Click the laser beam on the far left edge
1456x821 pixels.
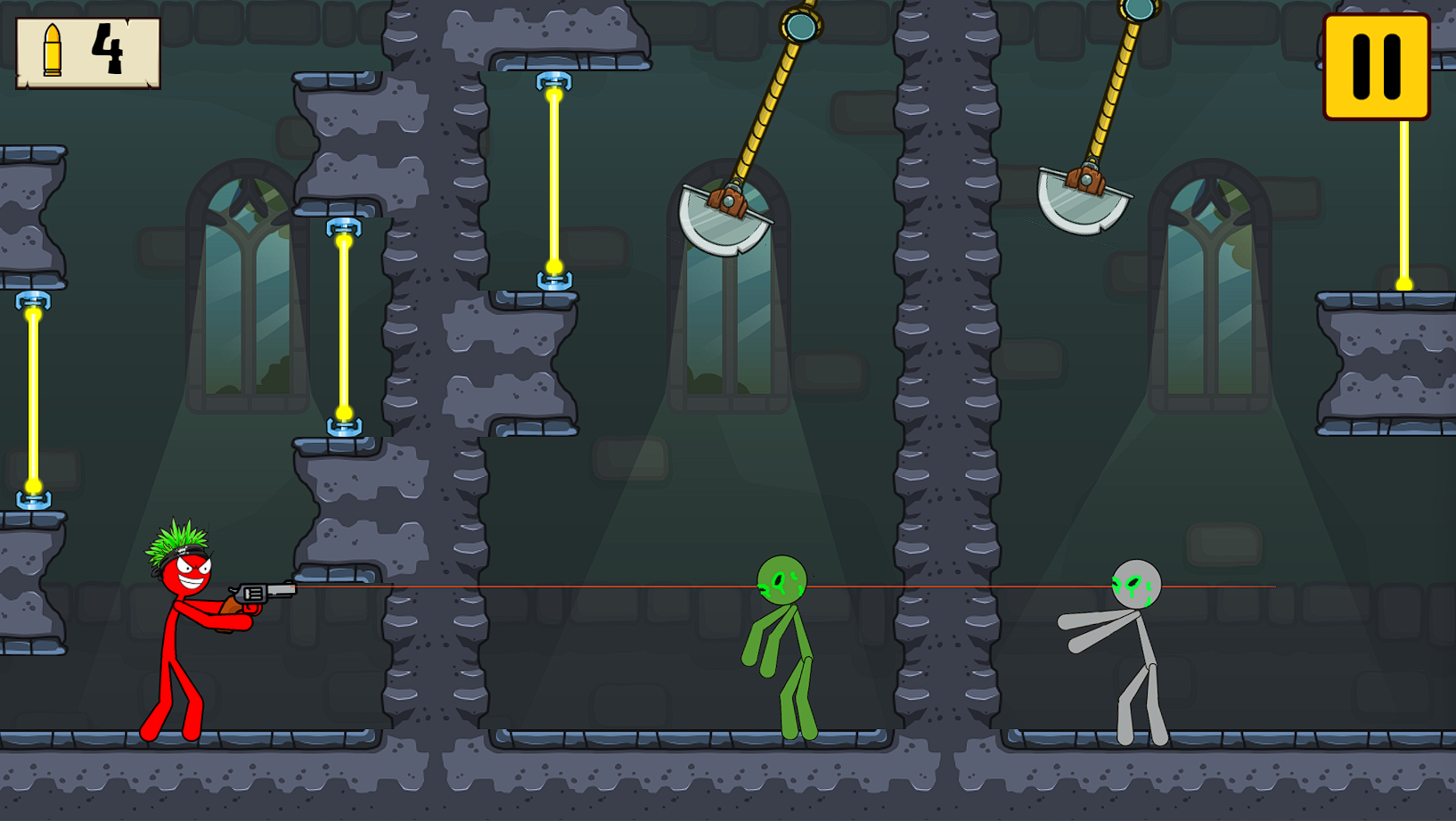pyautogui.click(x=32, y=401)
